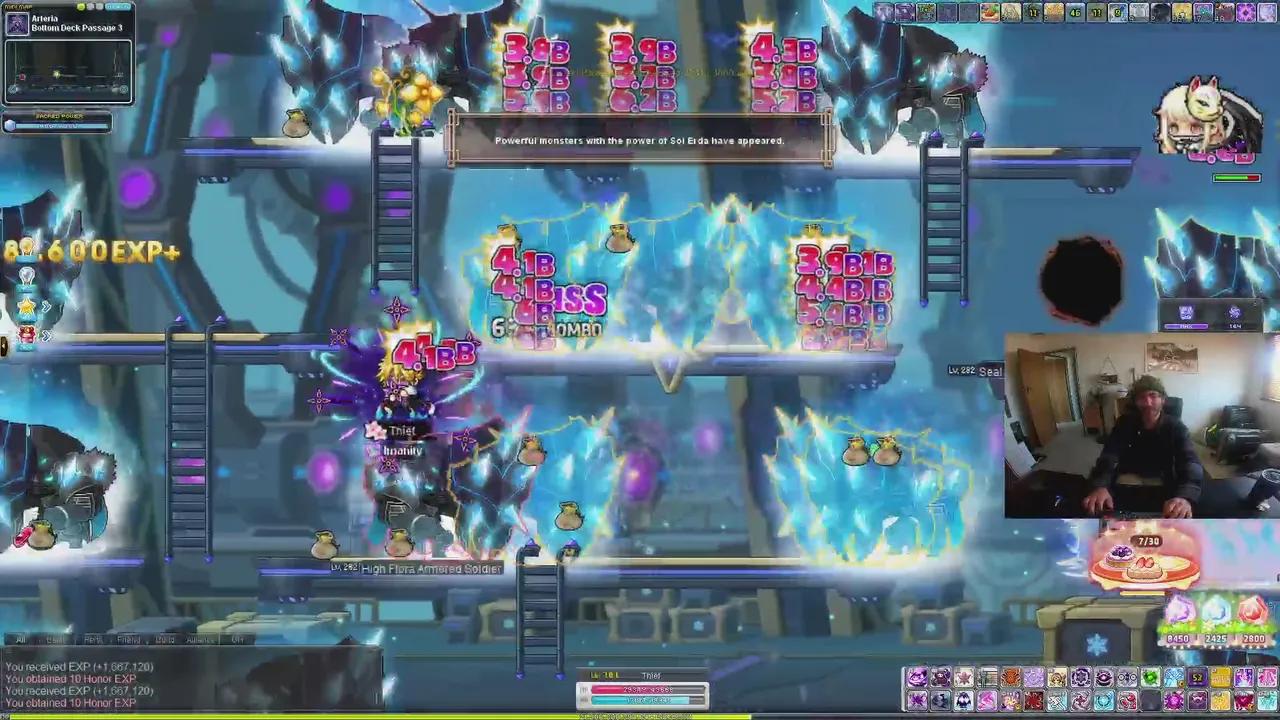Select the blue crossed-swords skill icon
Viewport: 1280px width, 720px height.
(1057, 700)
